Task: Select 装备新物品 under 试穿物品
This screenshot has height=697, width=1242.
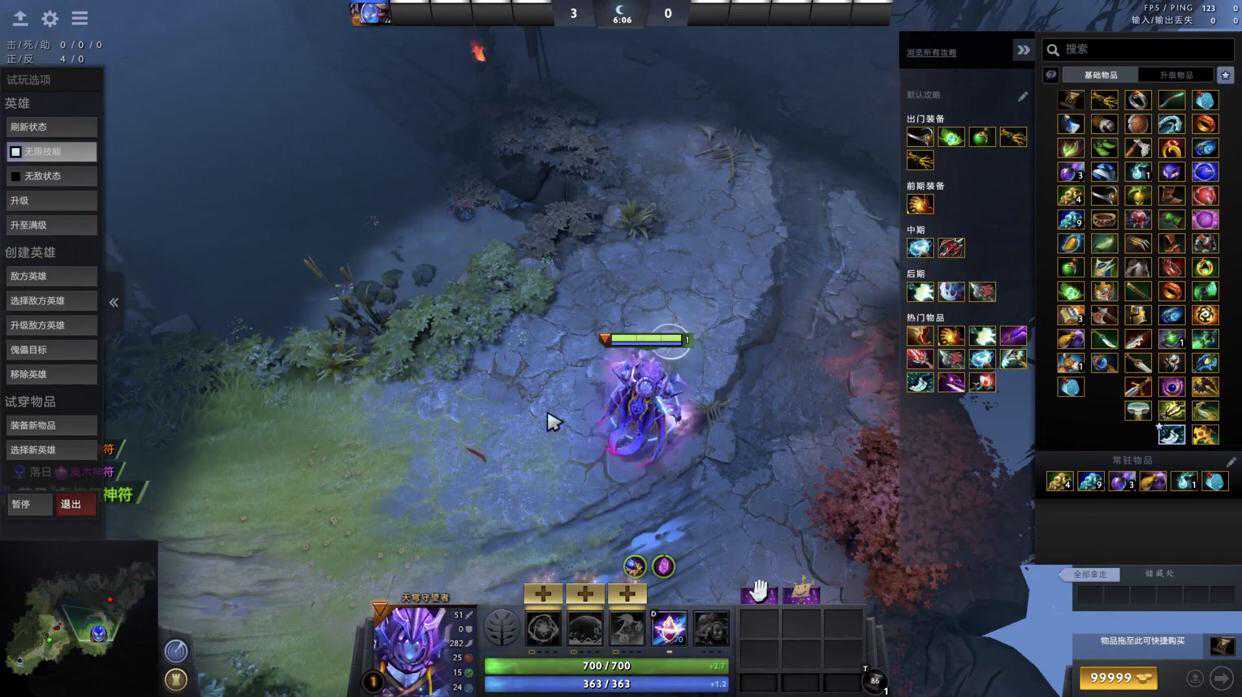Action: (x=51, y=425)
